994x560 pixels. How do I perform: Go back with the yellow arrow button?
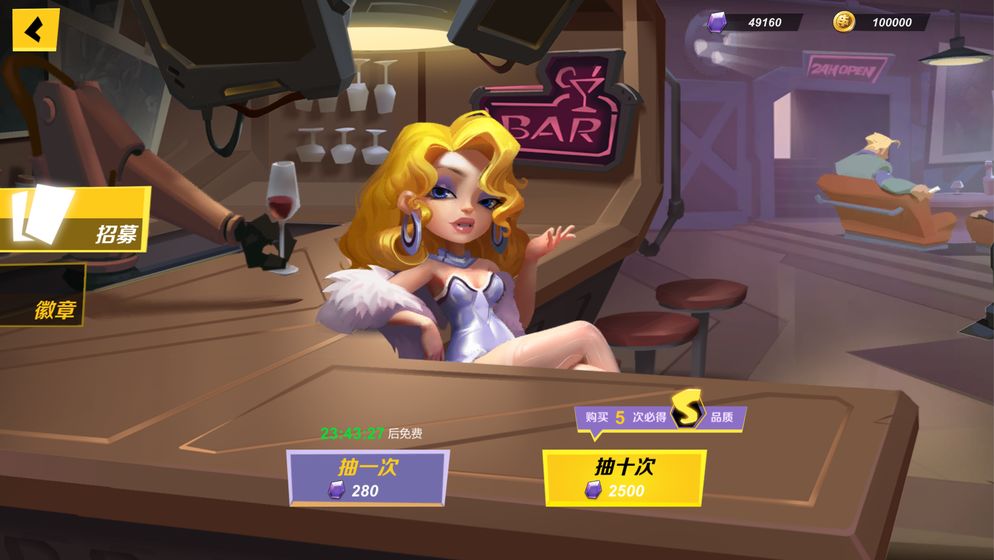(35, 30)
